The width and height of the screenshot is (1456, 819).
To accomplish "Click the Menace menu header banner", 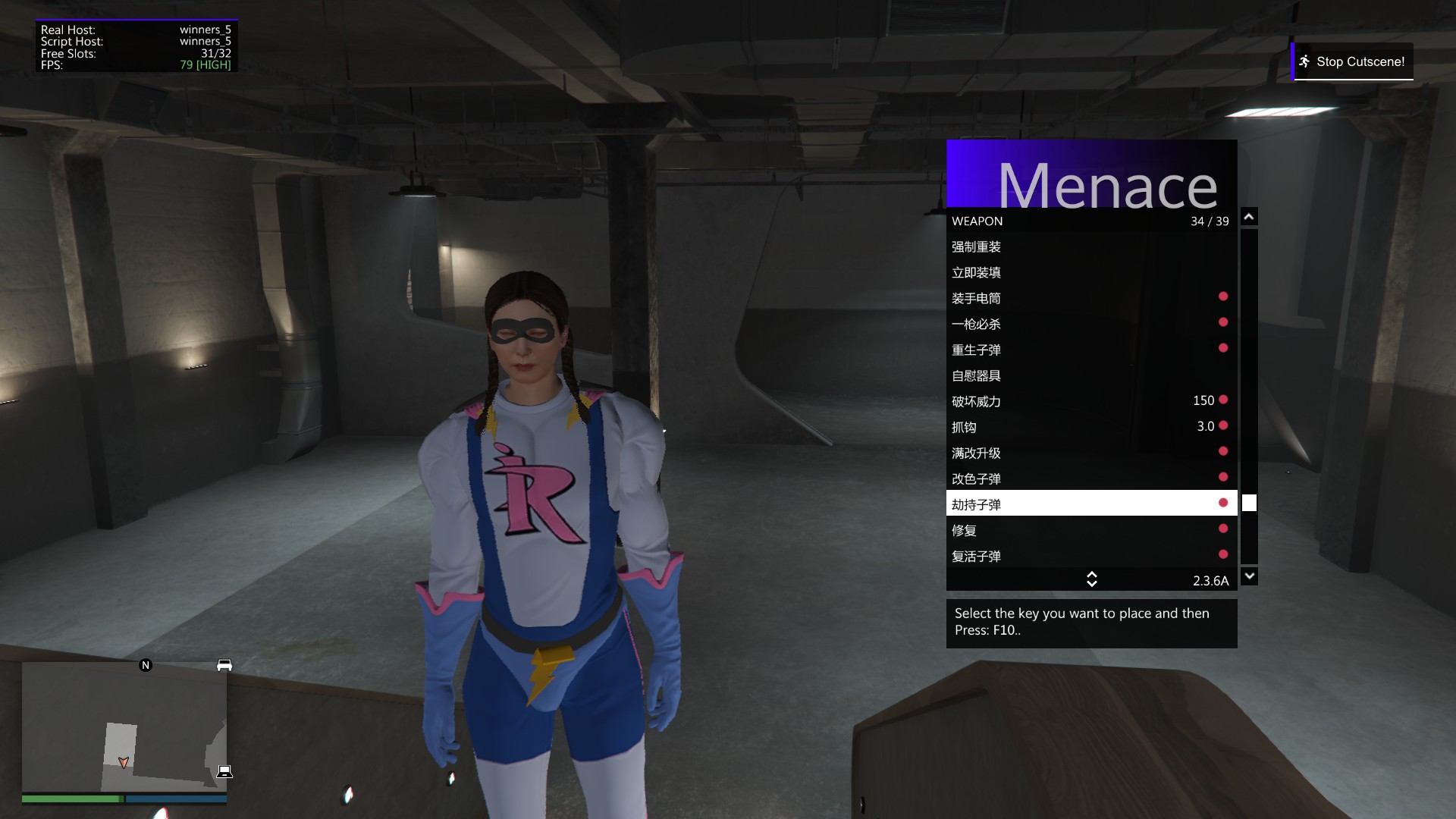I will (1091, 174).
